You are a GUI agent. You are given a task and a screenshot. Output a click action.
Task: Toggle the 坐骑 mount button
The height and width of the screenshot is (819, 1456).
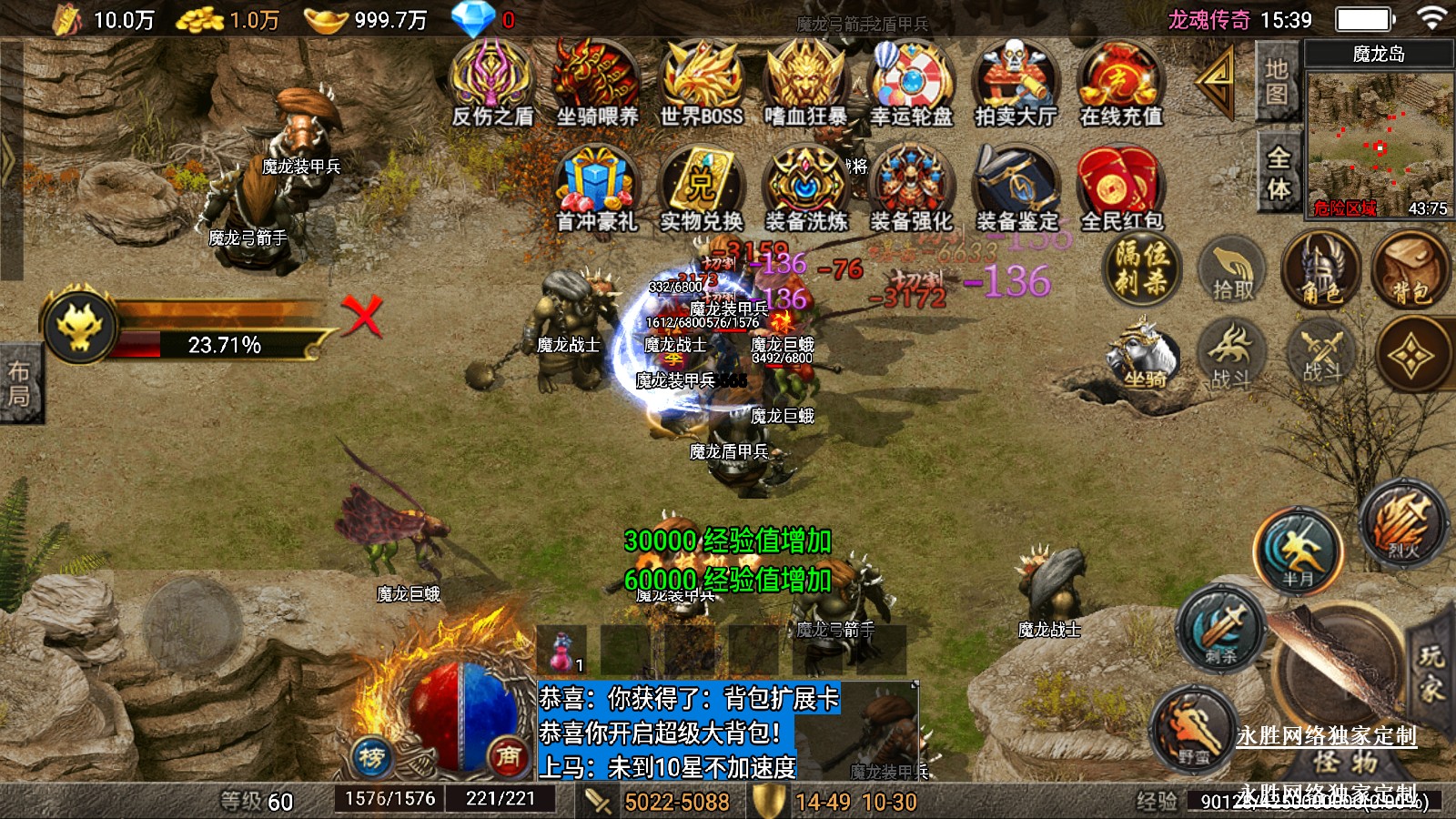[1143, 357]
